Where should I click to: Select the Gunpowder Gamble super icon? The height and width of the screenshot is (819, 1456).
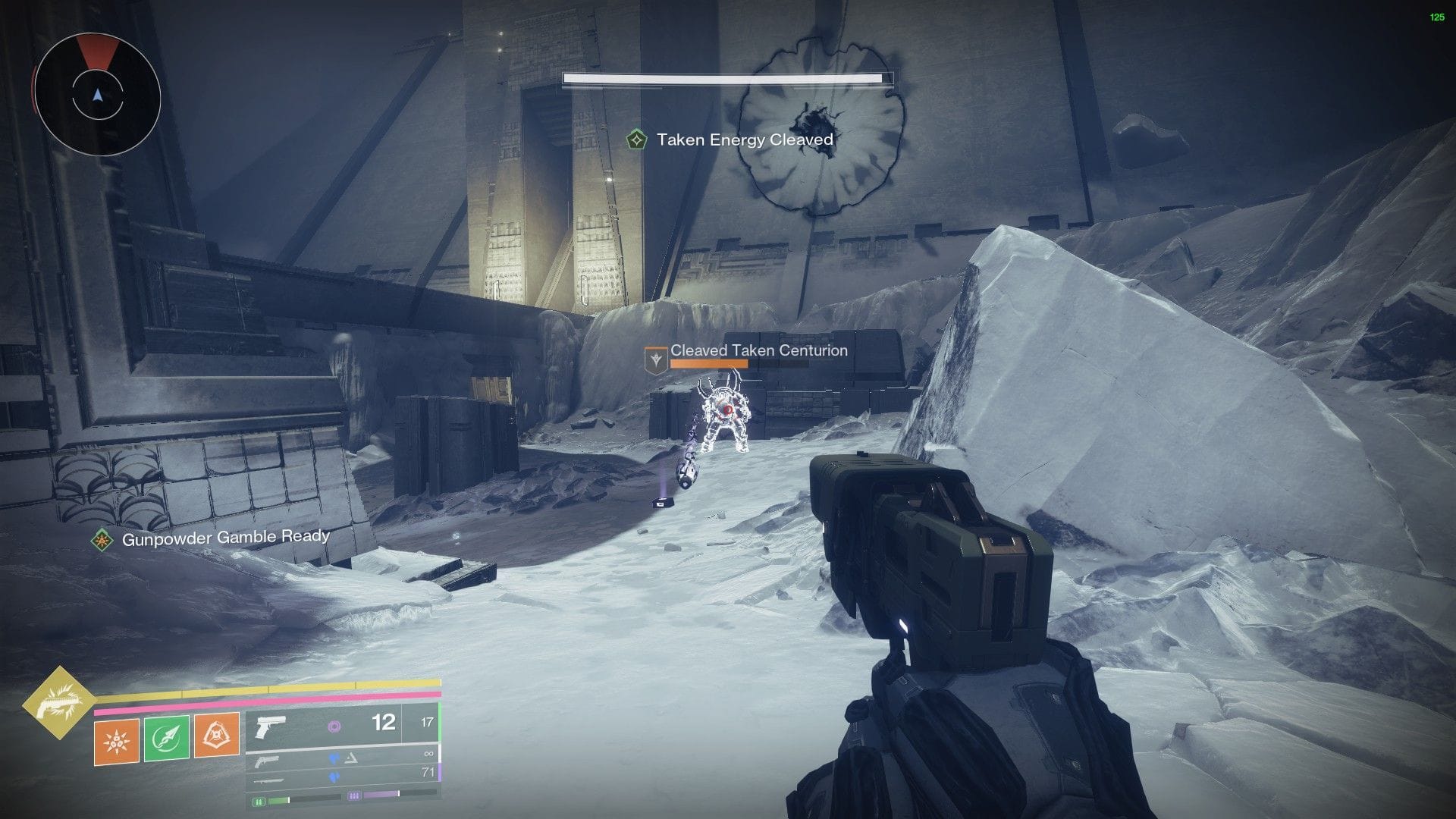[x=61, y=703]
